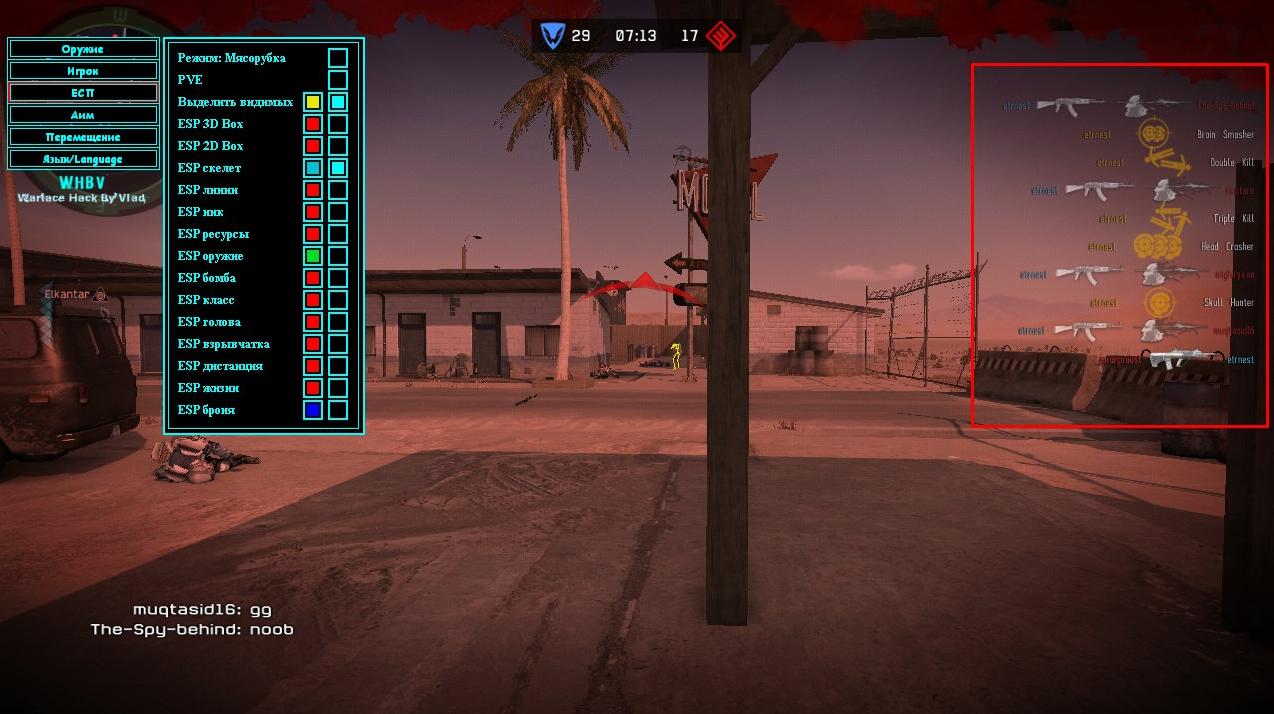Screen dimensions: 1274x714
Task: Open the Аим category
Action: coord(83,115)
